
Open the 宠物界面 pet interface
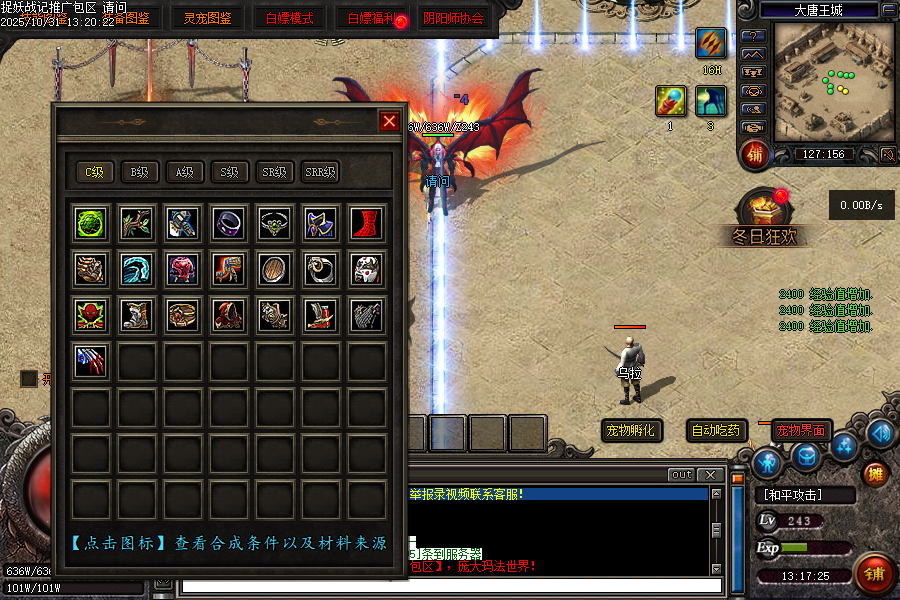pos(802,431)
